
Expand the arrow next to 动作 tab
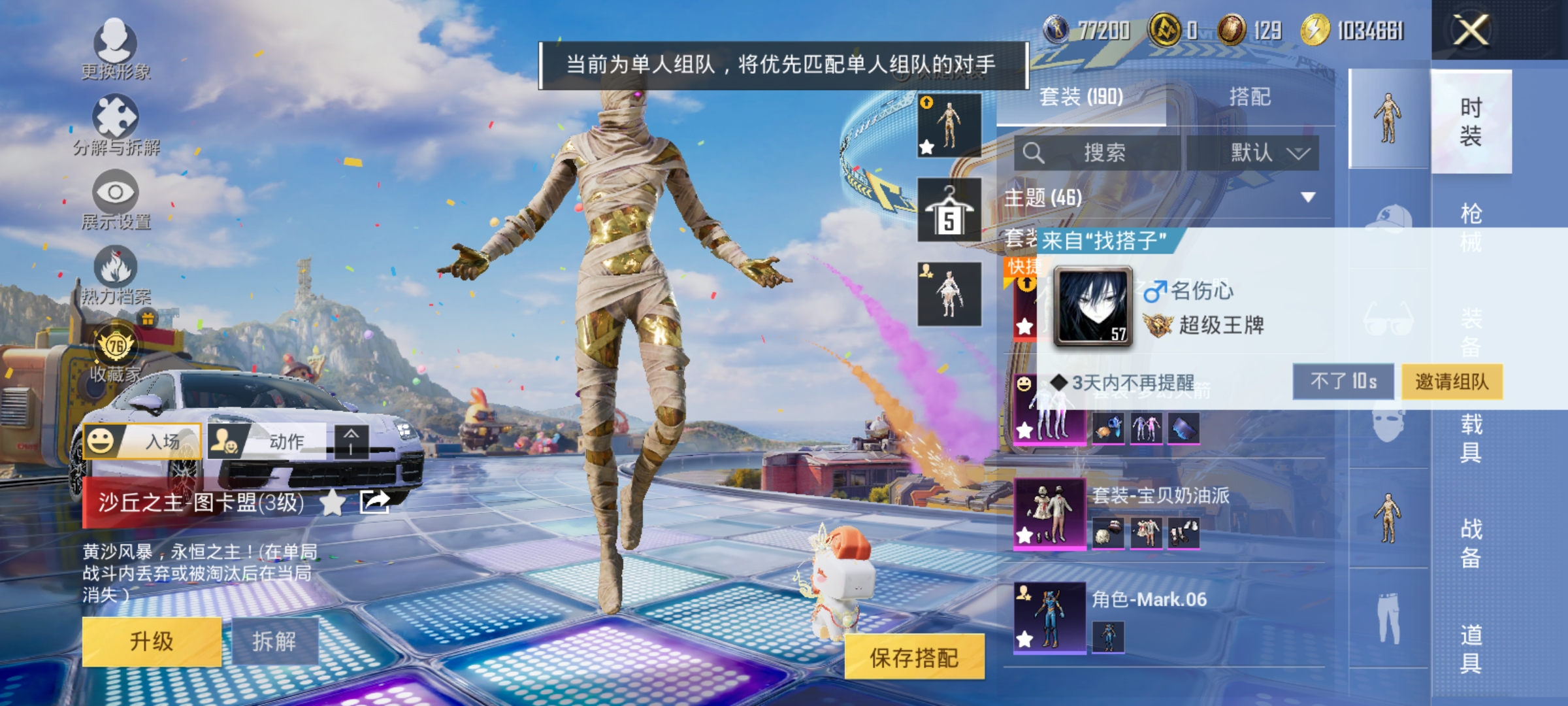tap(351, 441)
